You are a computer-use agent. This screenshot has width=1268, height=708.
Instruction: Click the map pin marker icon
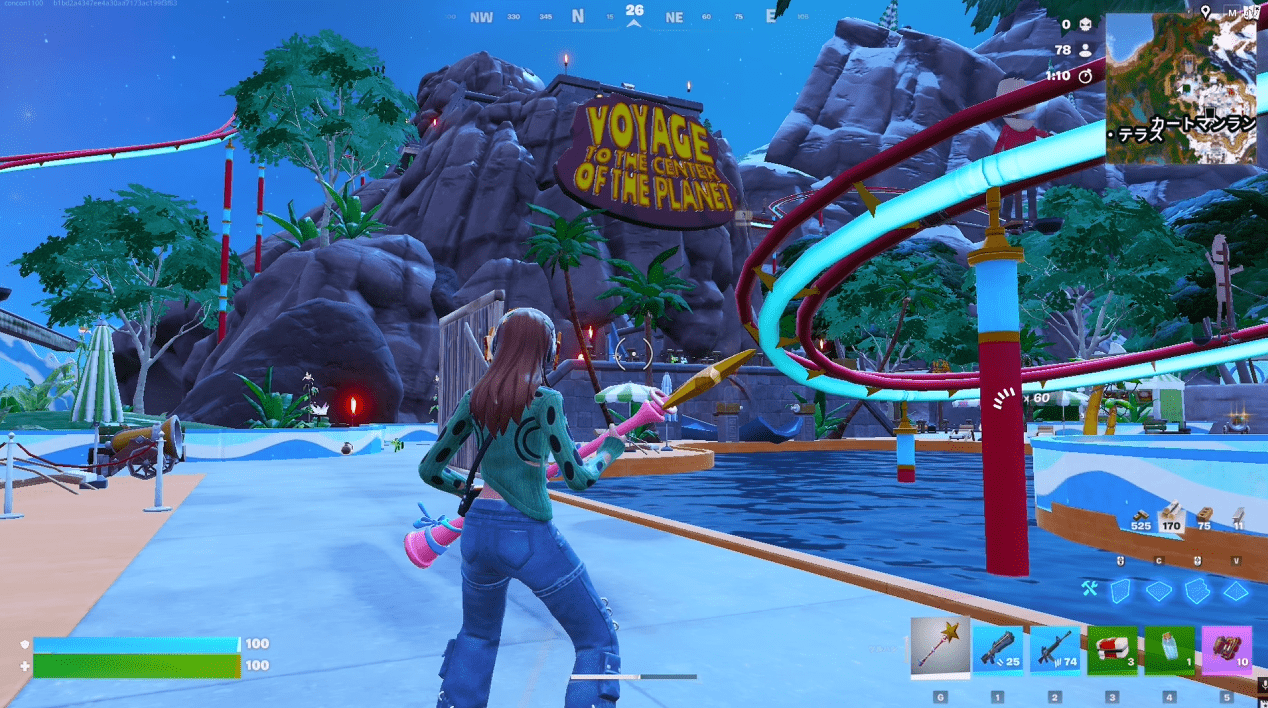point(1206,11)
